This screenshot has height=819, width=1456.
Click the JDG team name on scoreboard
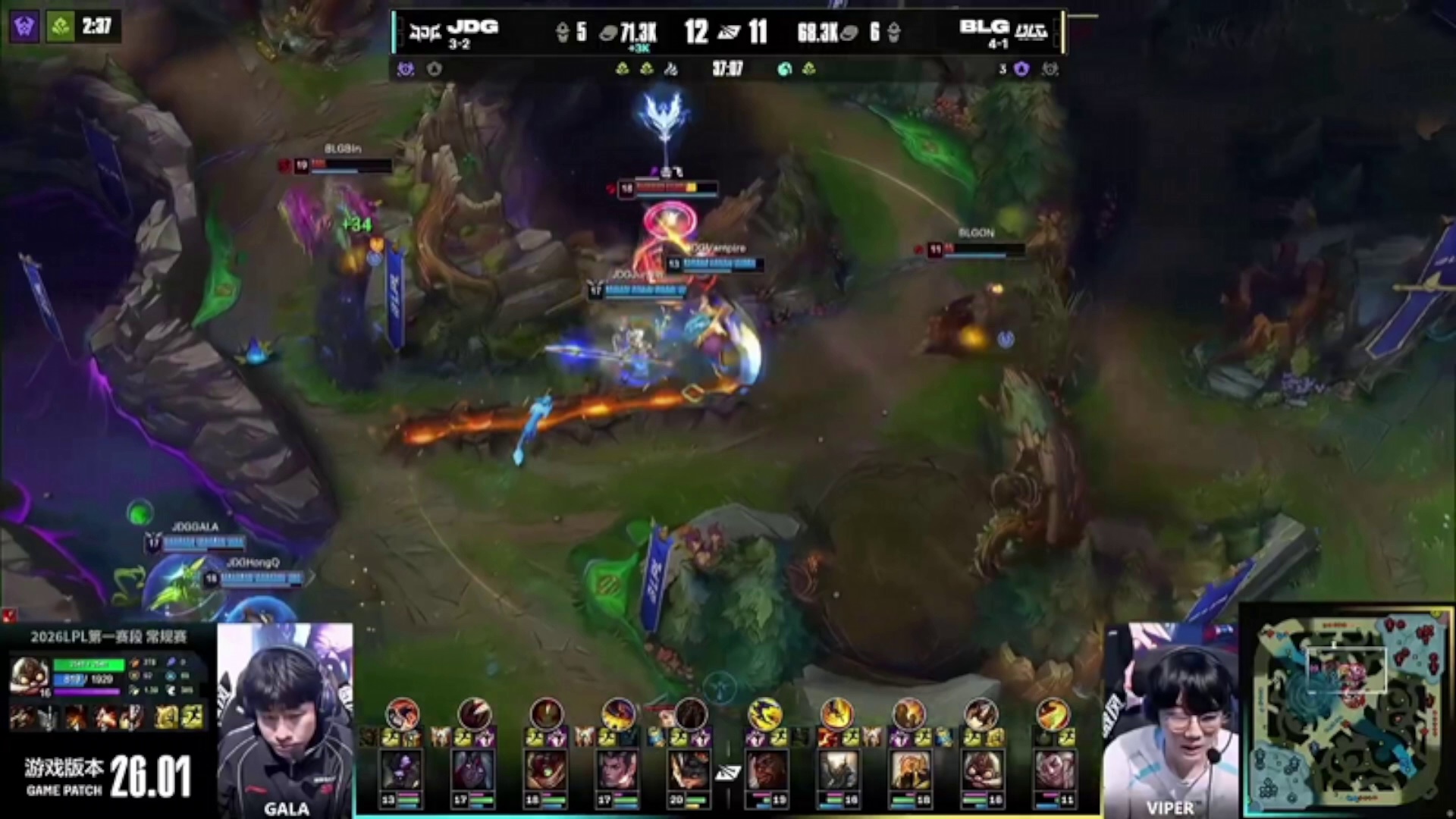click(472, 27)
